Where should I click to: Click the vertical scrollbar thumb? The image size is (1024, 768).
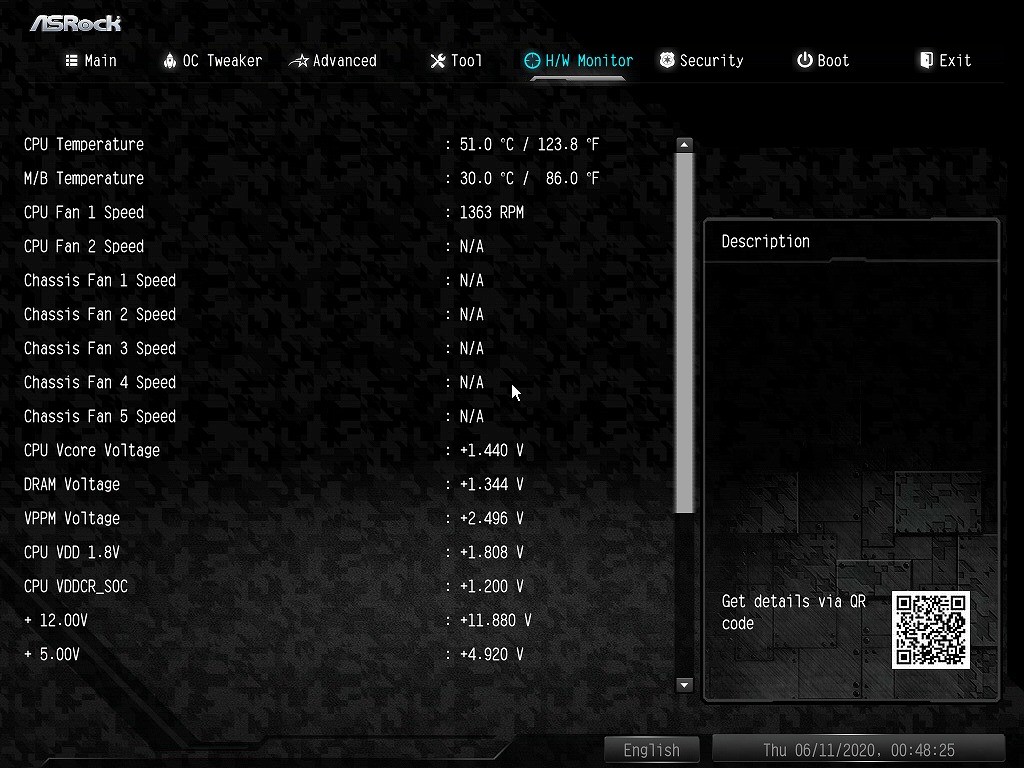click(x=684, y=332)
